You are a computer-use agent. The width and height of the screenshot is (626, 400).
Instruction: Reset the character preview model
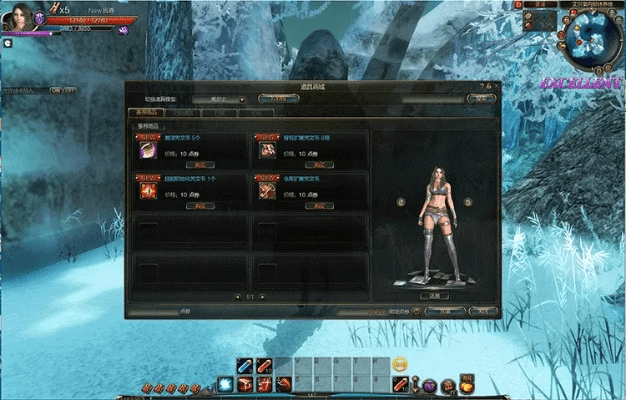pos(434,296)
